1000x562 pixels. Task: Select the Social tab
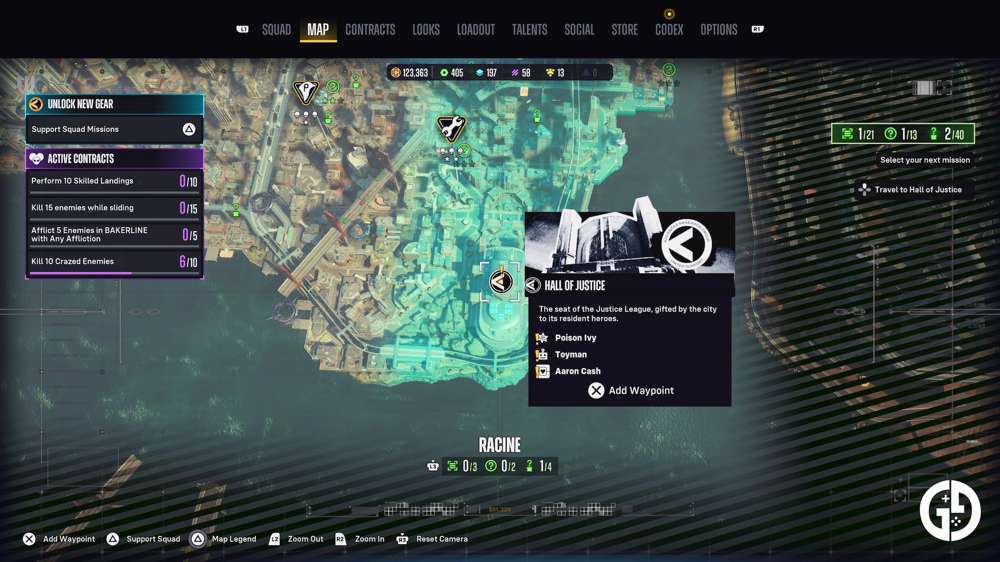[x=579, y=30]
